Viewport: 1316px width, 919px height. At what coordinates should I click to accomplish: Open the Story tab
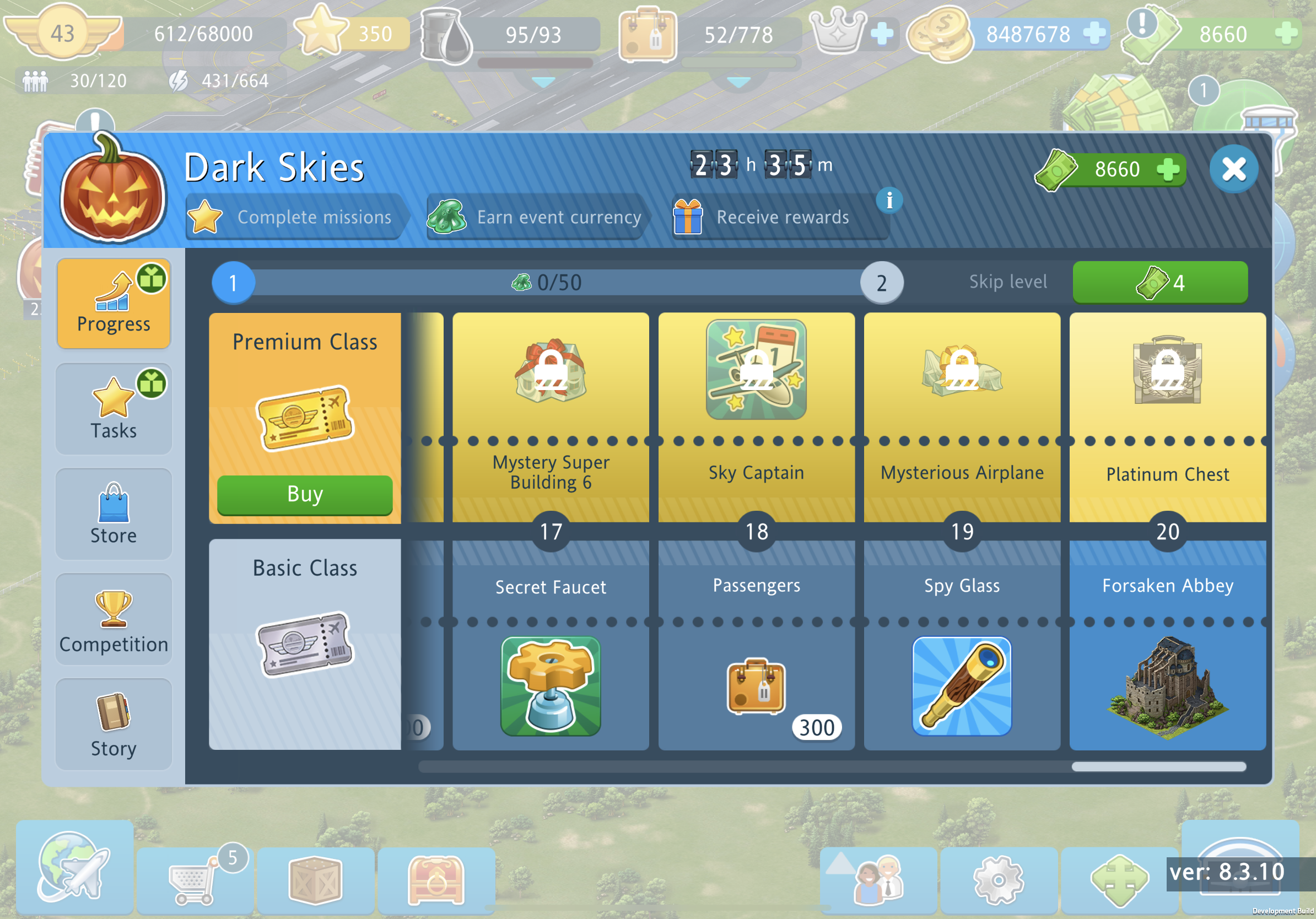pos(114,725)
